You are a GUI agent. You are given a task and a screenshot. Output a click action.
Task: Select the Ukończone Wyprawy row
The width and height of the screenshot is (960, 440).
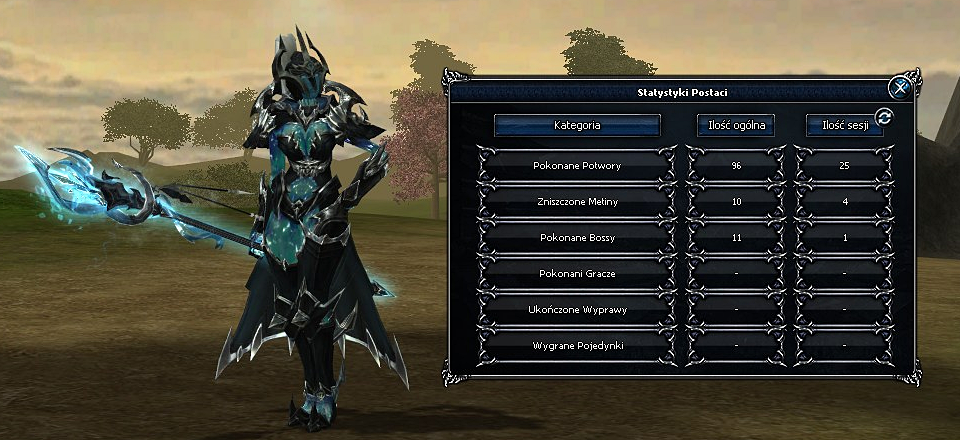[577, 309]
